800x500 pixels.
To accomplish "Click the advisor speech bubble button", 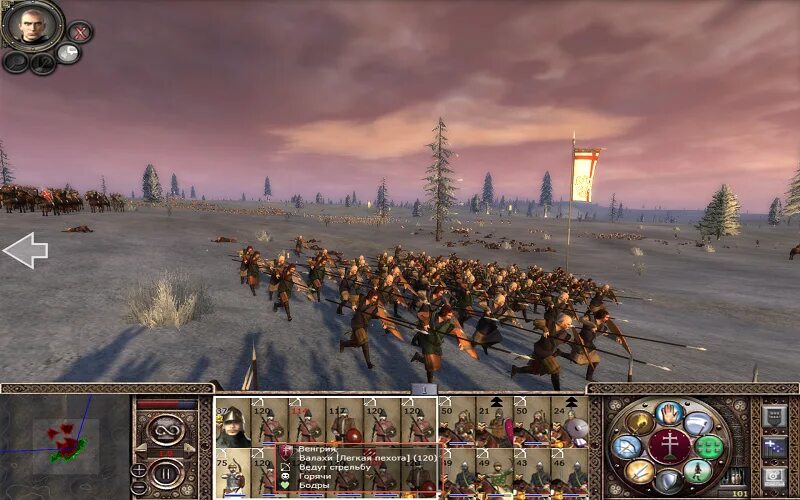I will tap(68, 53).
